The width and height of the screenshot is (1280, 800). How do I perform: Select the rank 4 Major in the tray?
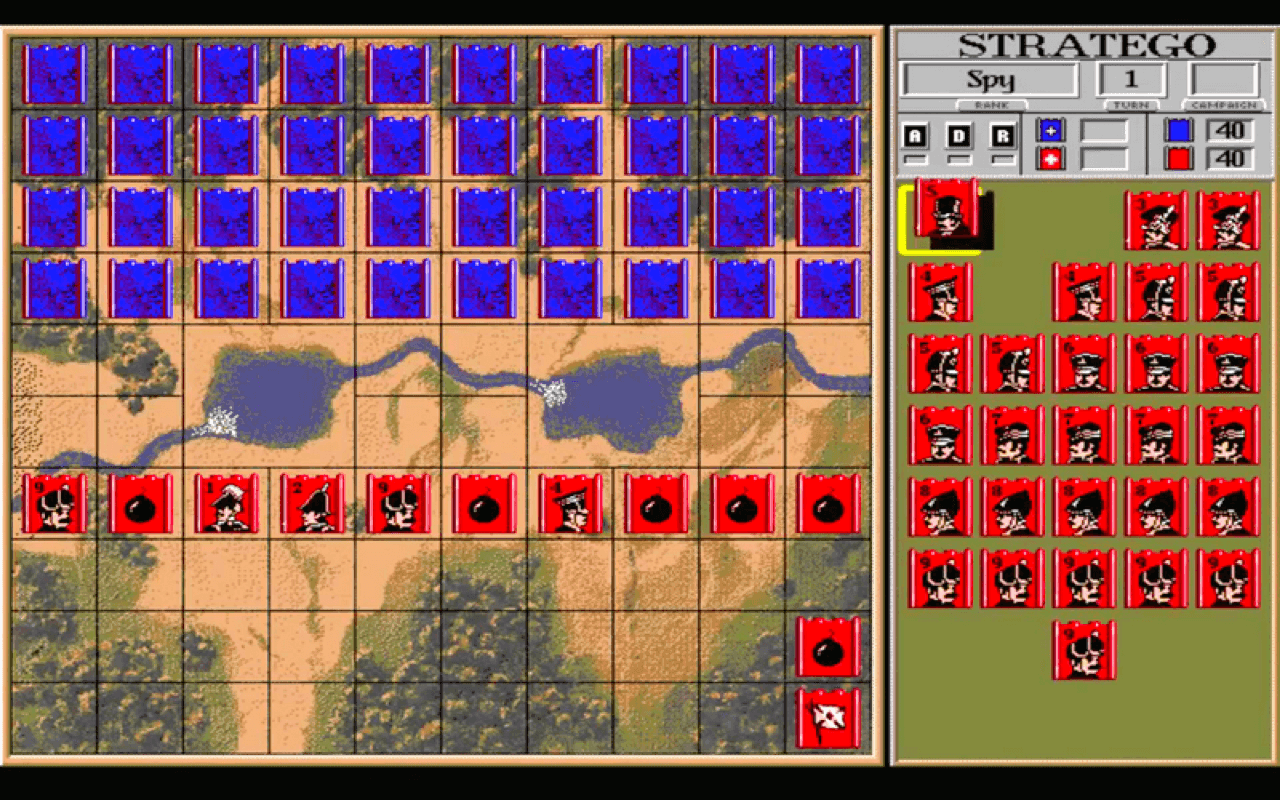click(x=940, y=290)
